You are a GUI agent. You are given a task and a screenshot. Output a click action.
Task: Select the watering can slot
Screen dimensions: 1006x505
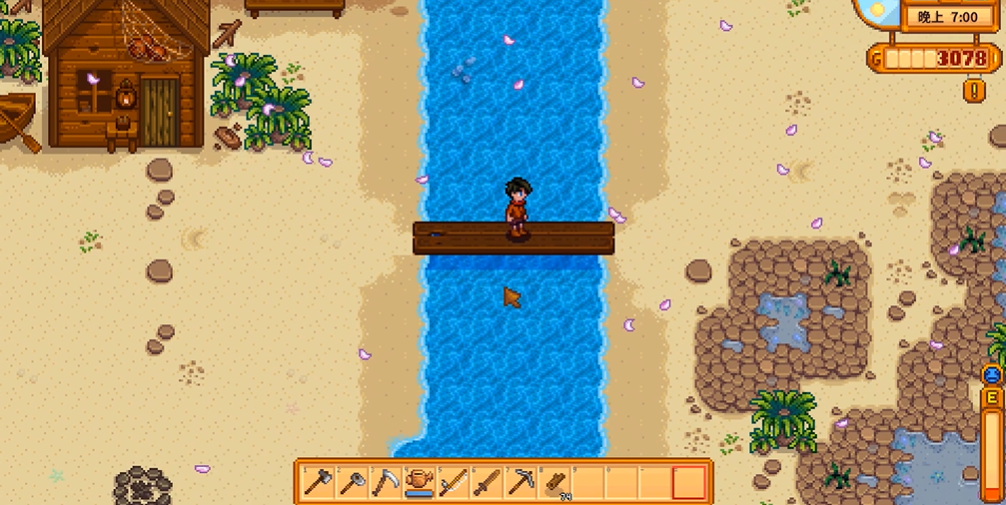click(420, 482)
